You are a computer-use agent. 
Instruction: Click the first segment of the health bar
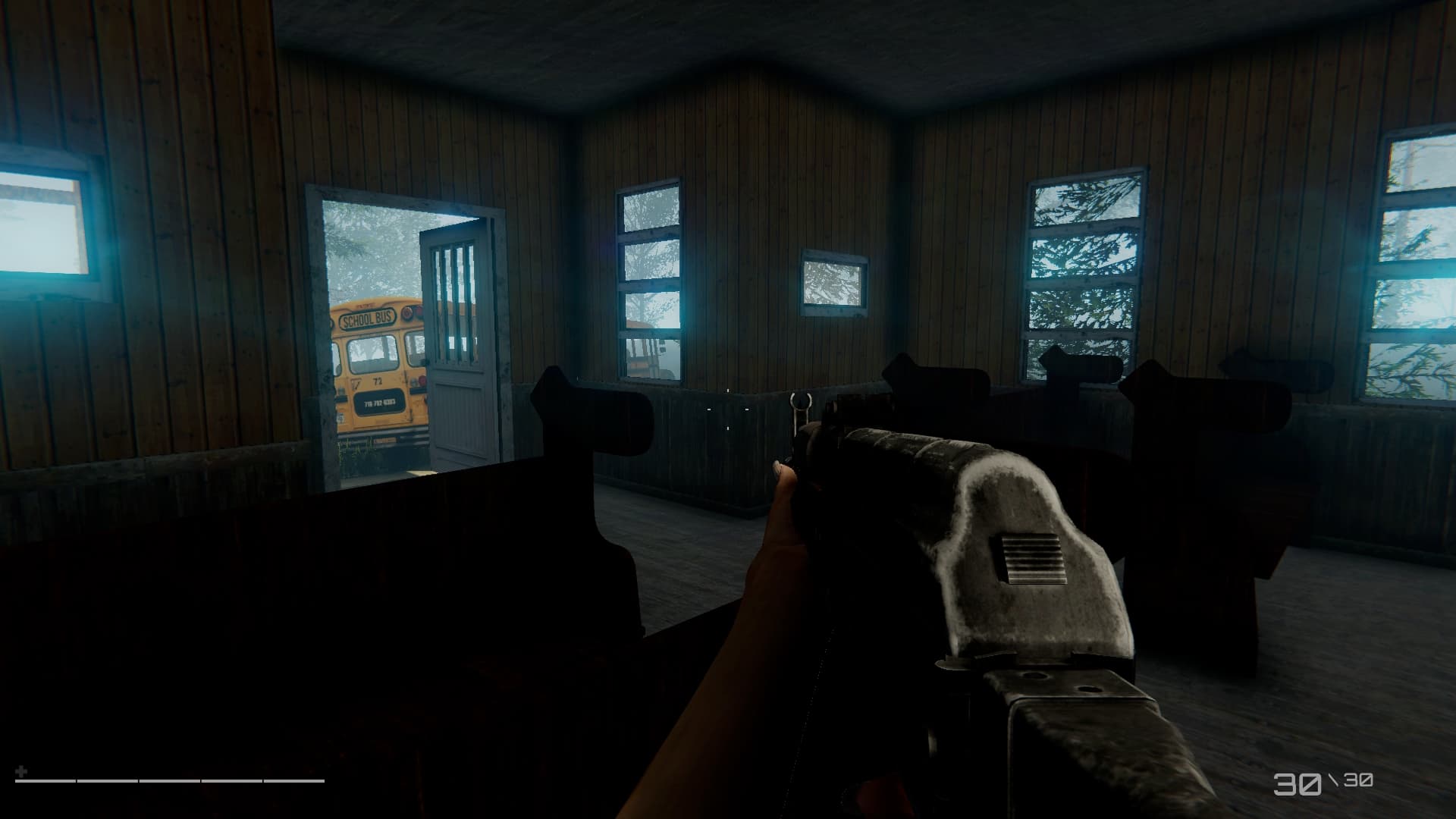click(x=45, y=781)
